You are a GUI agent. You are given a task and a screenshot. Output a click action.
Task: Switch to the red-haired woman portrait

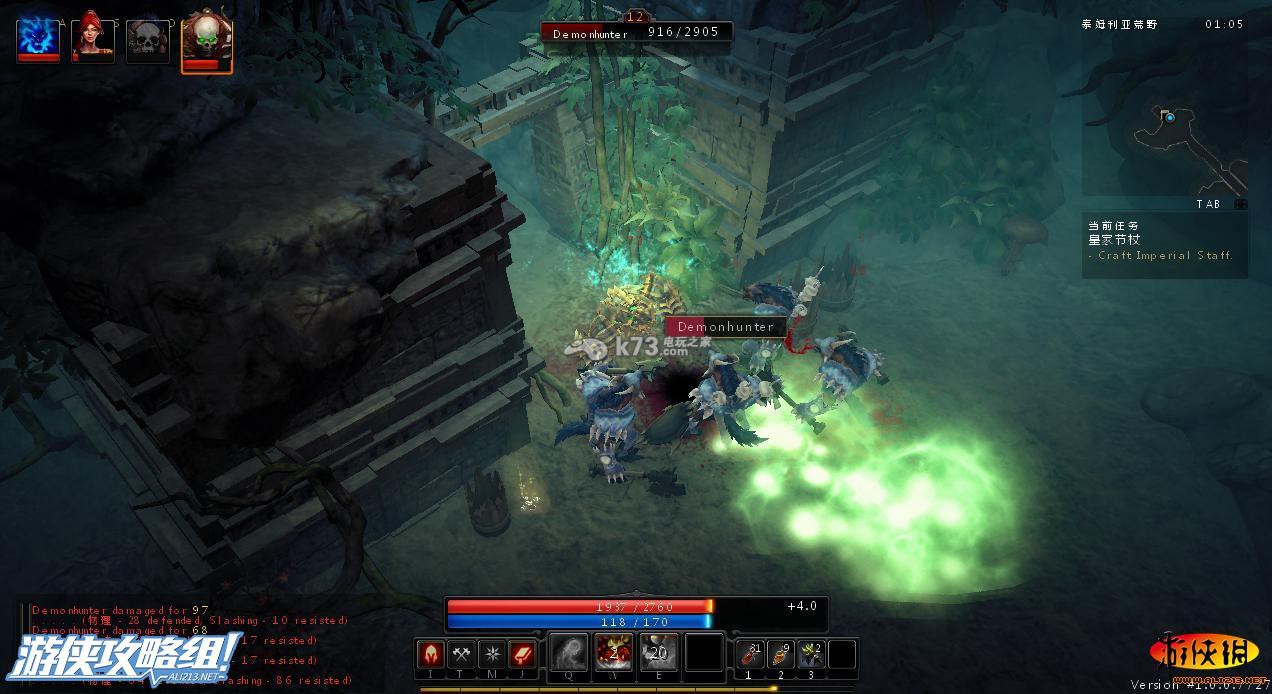pyautogui.click(x=93, y=38)
